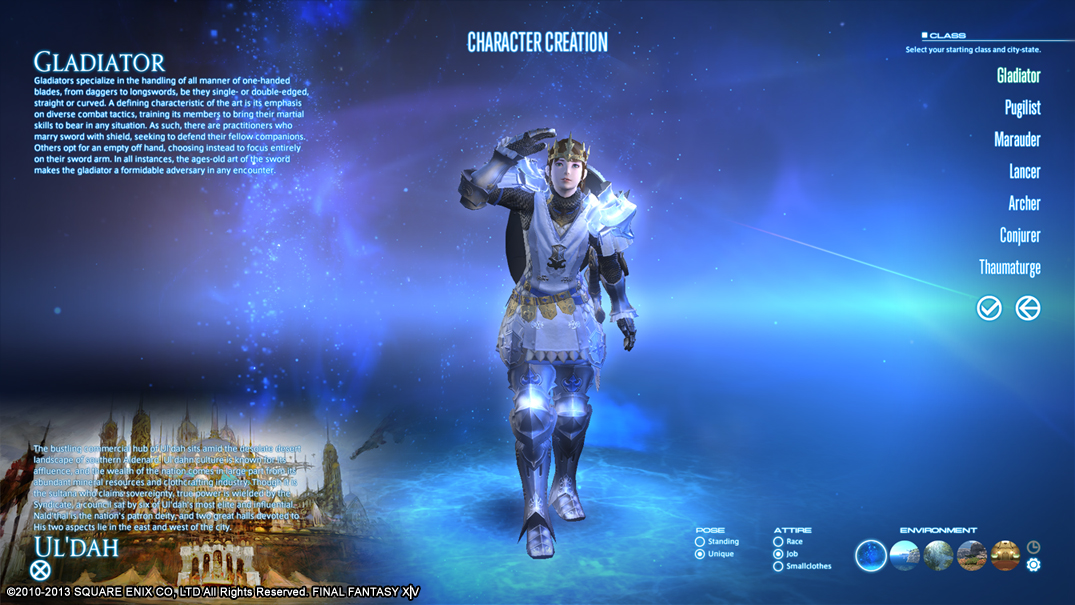Select Conjurer from the class list
The image size is (1075, 605).
point(1020,236)
